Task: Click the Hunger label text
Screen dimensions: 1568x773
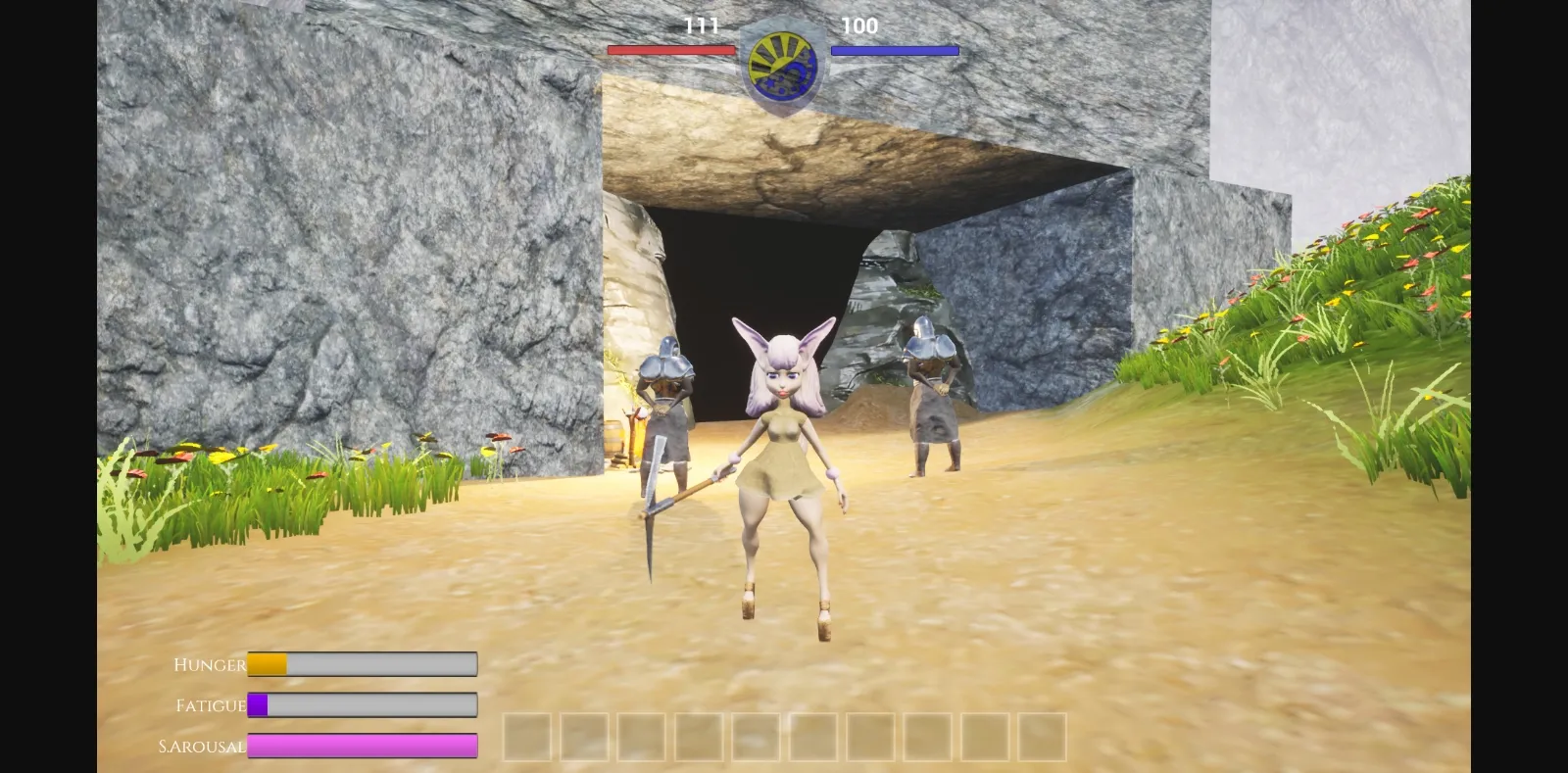Action: (x=208, y=664)
